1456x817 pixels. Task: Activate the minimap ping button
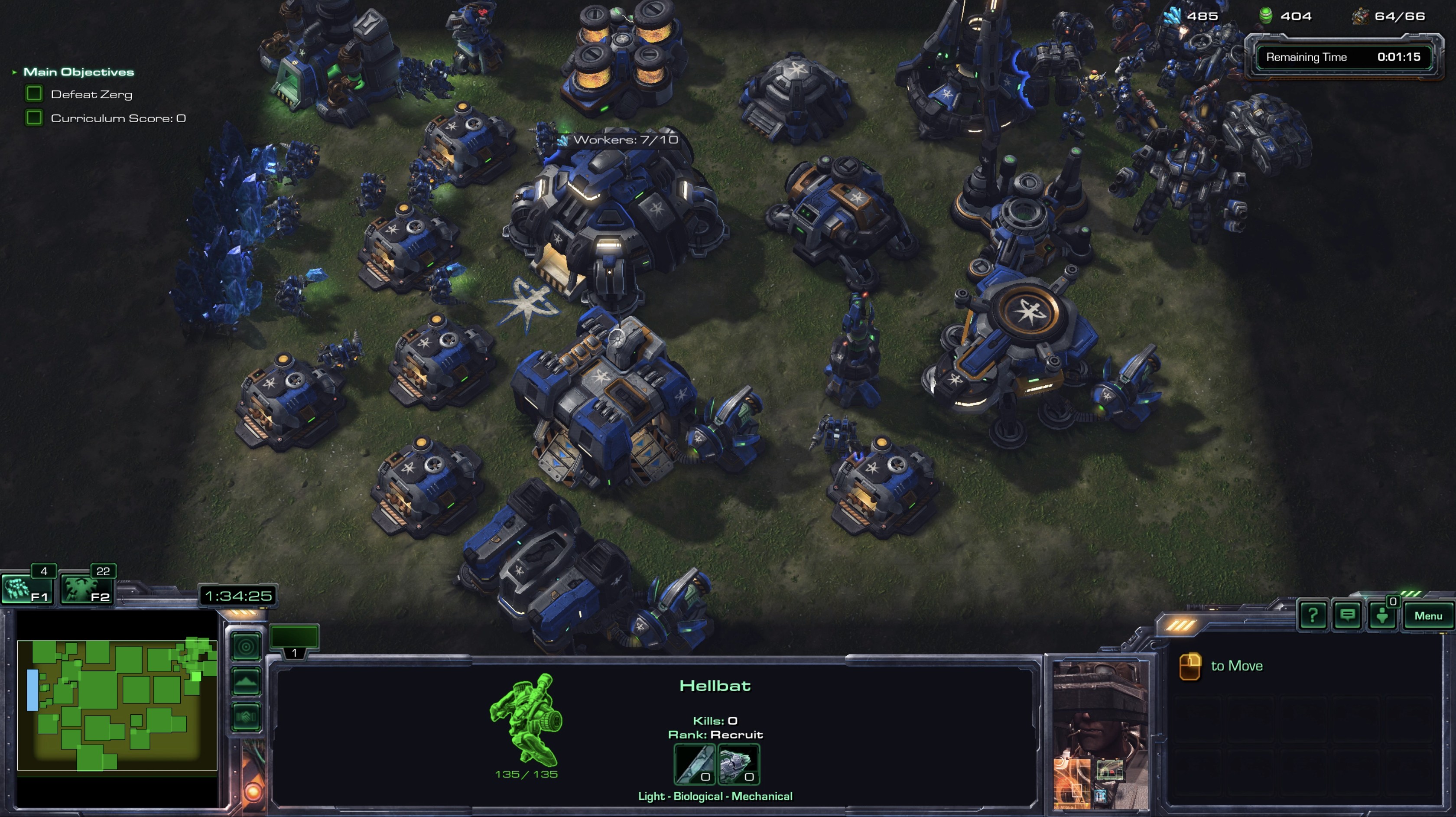(x=247, y=646)
